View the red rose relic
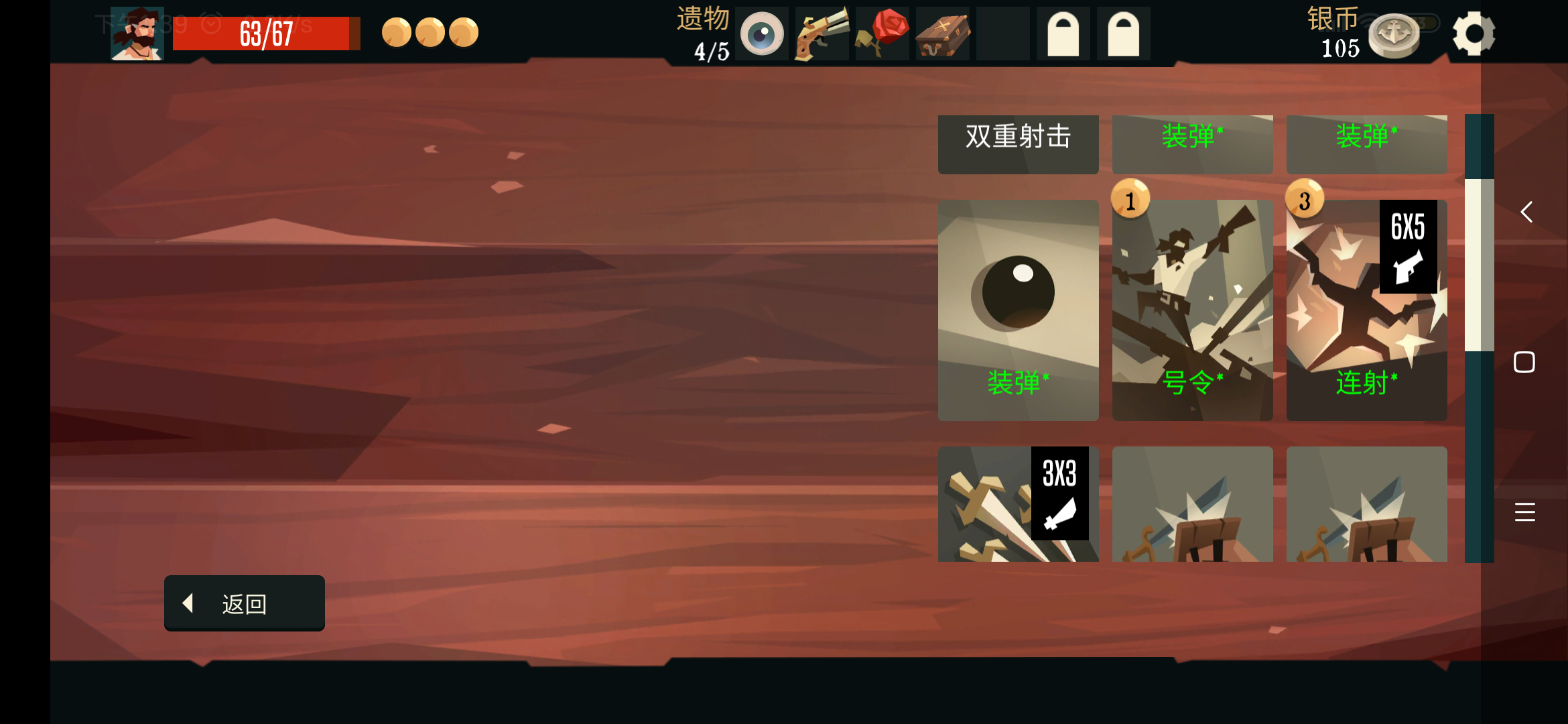 pos(882,32)
